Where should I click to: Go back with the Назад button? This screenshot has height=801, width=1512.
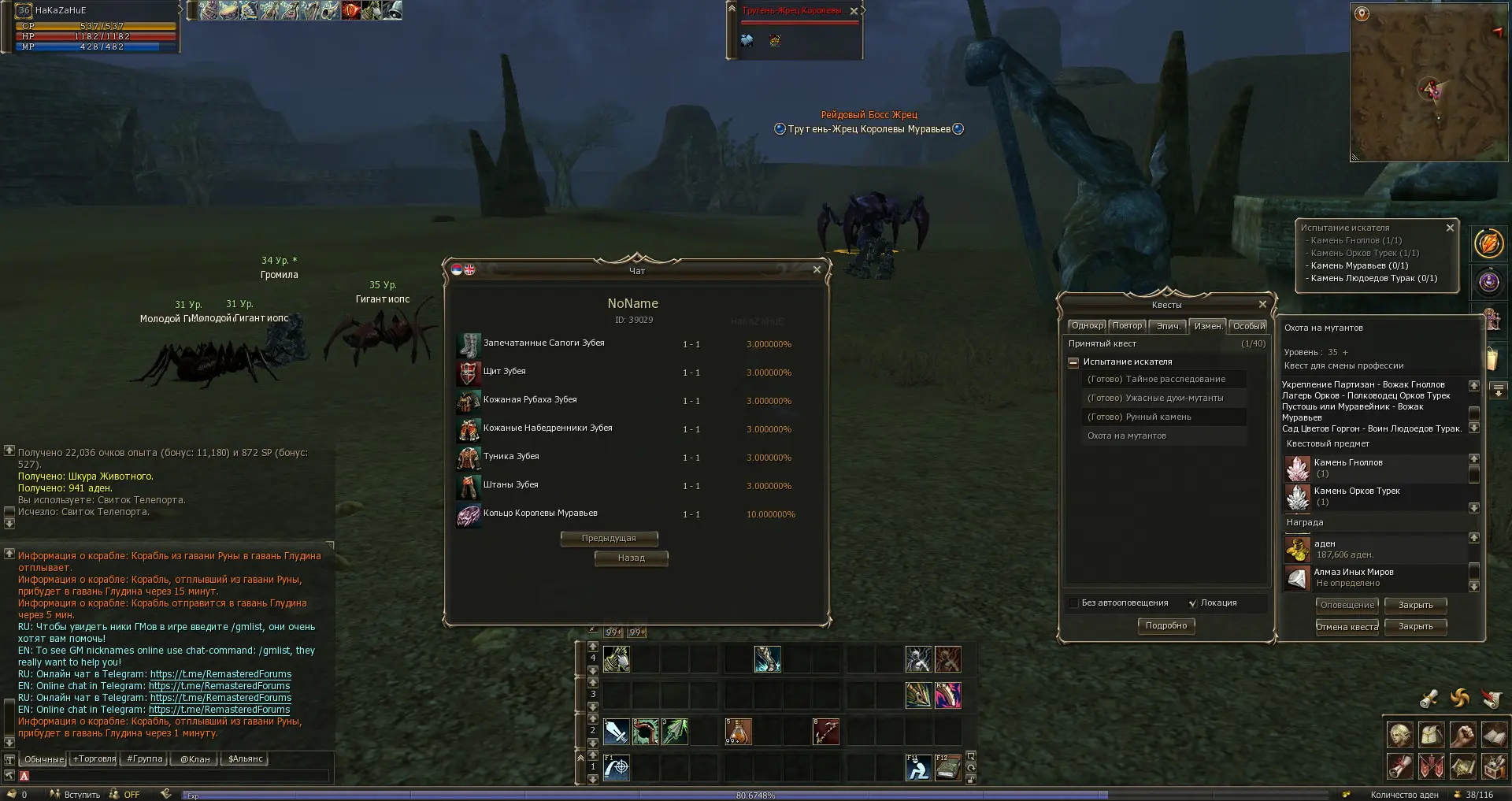tap(631, 558)
